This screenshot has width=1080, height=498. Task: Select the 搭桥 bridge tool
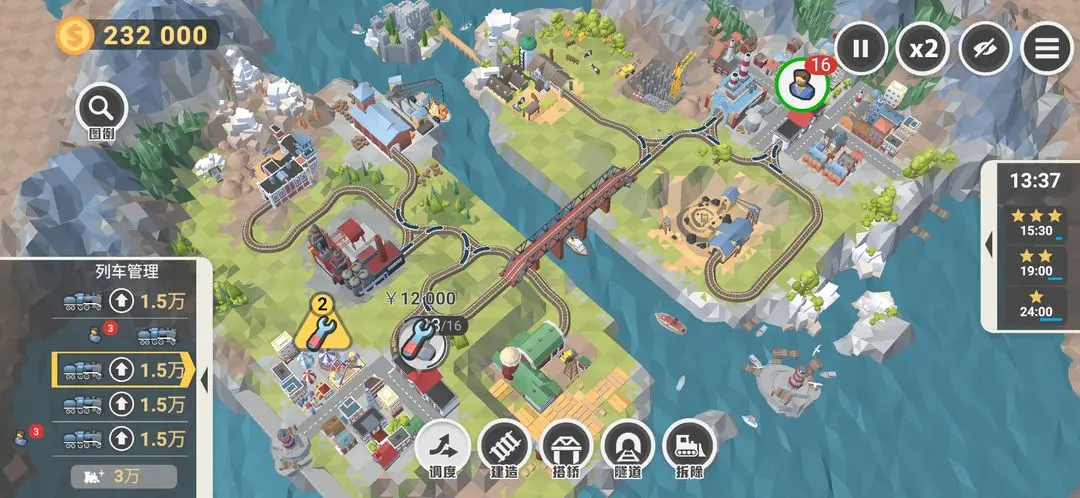point(566,446)
